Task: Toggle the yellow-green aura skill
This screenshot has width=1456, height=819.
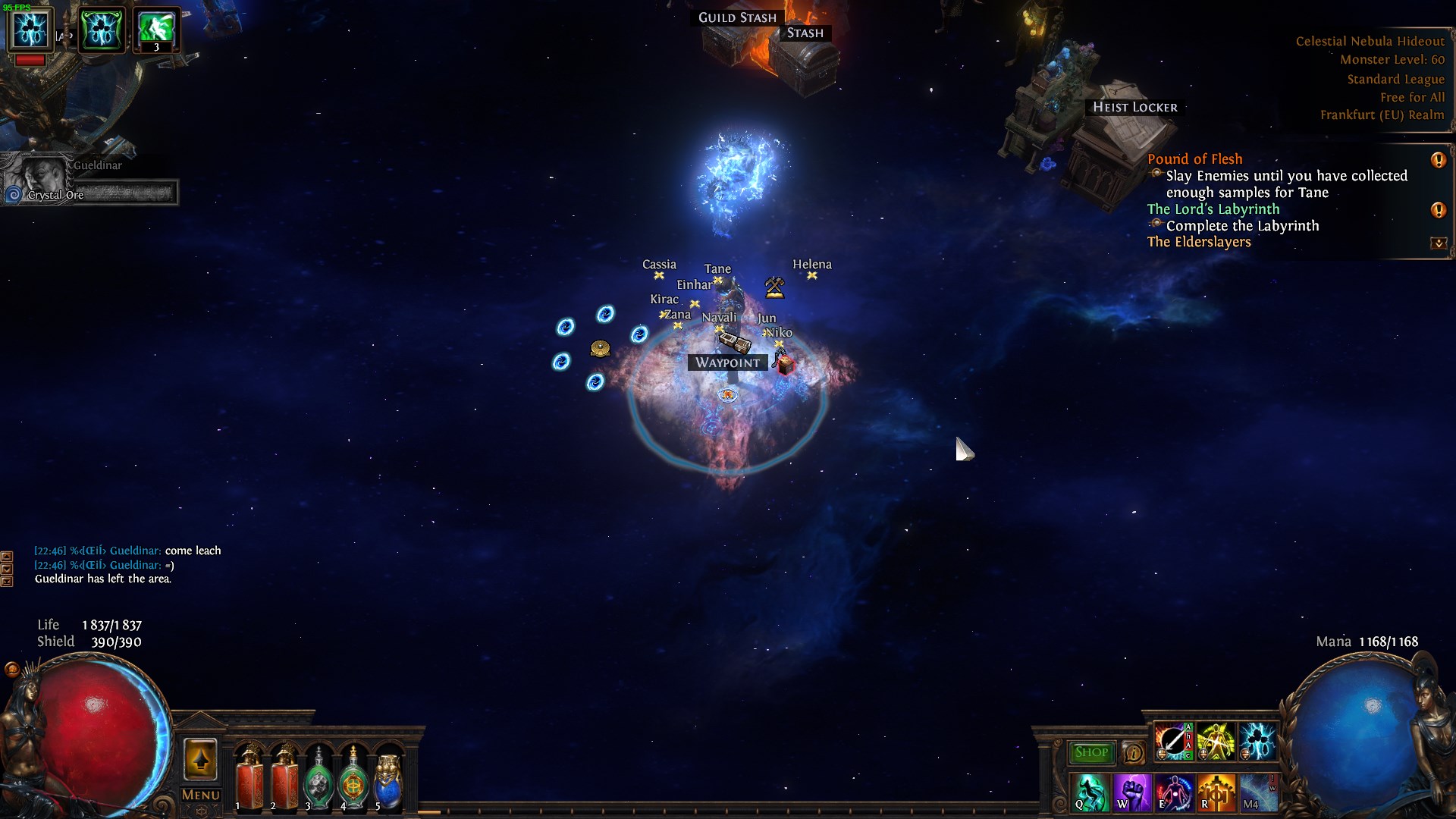Action: click(x=1215, y=742)
